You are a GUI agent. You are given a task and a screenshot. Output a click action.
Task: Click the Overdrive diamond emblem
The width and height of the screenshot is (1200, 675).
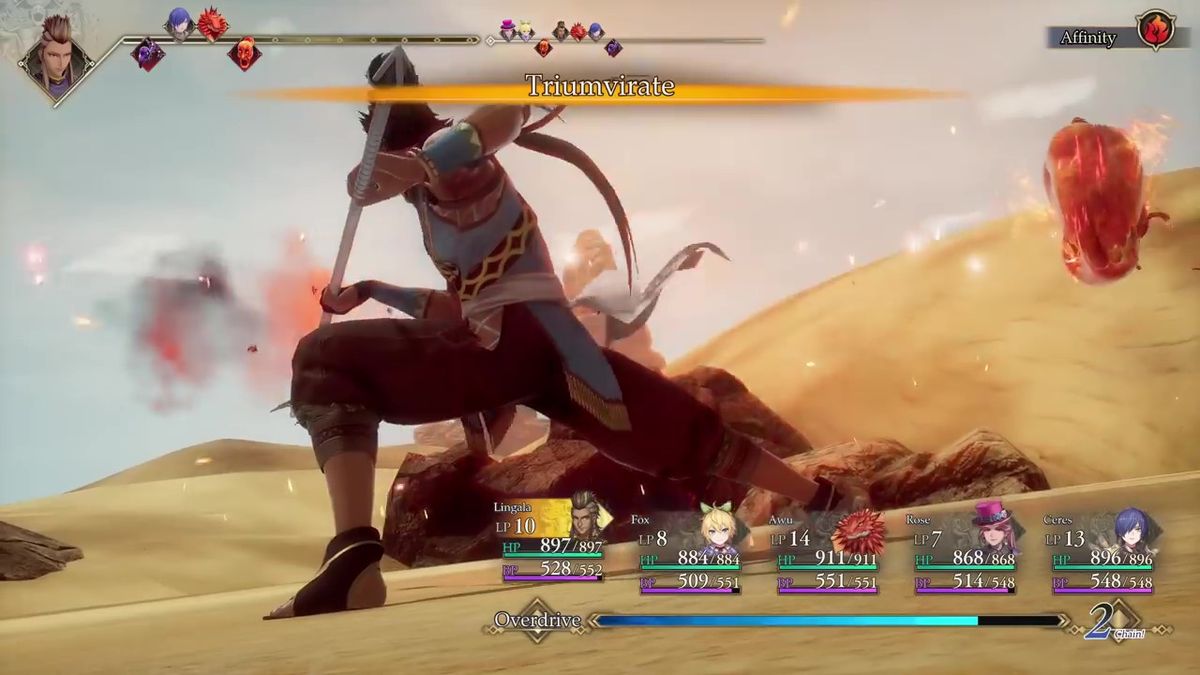[538, 620]
